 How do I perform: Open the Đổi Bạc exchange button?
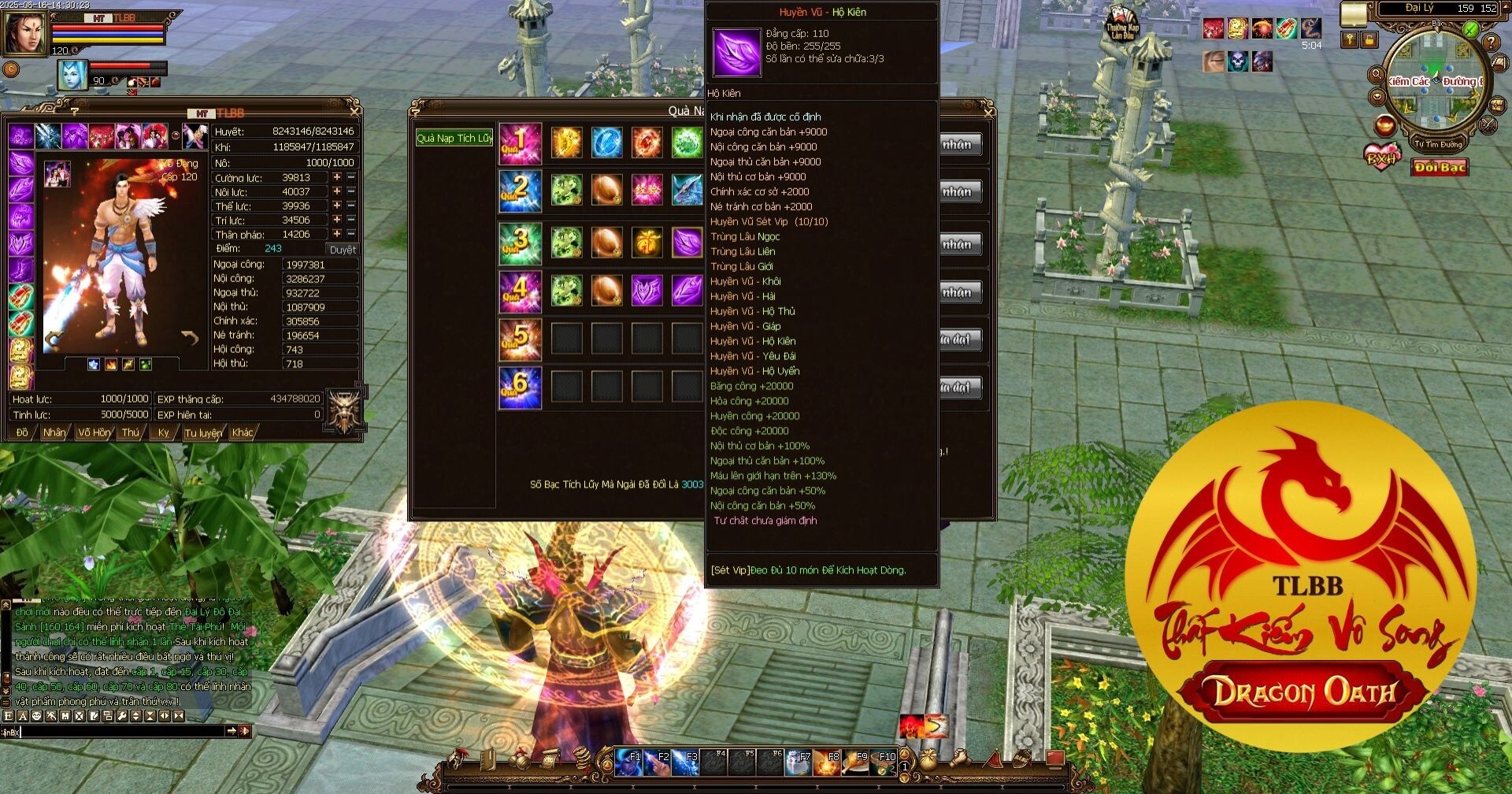coord(1440,167)
